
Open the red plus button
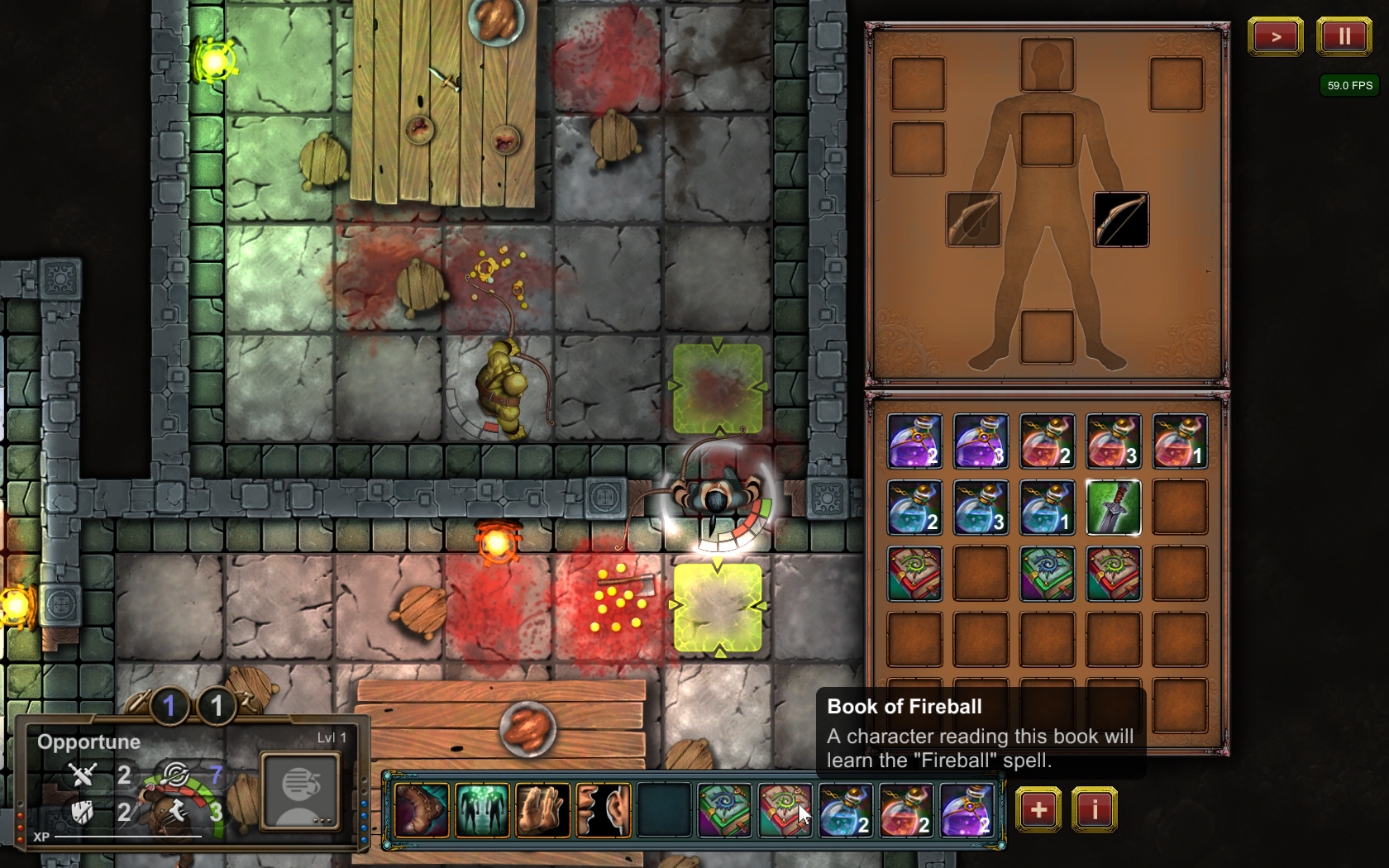(1038, 809)
